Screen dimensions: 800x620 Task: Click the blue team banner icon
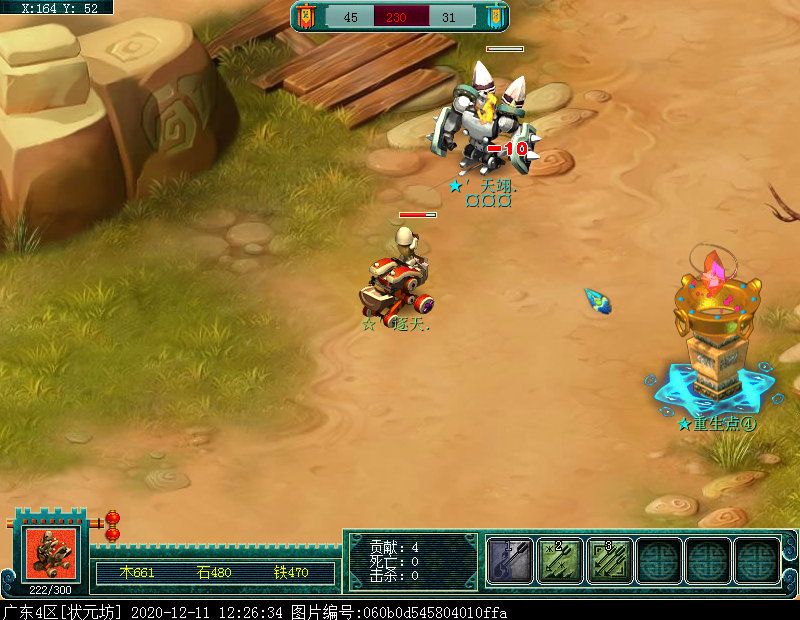point(494,16)
